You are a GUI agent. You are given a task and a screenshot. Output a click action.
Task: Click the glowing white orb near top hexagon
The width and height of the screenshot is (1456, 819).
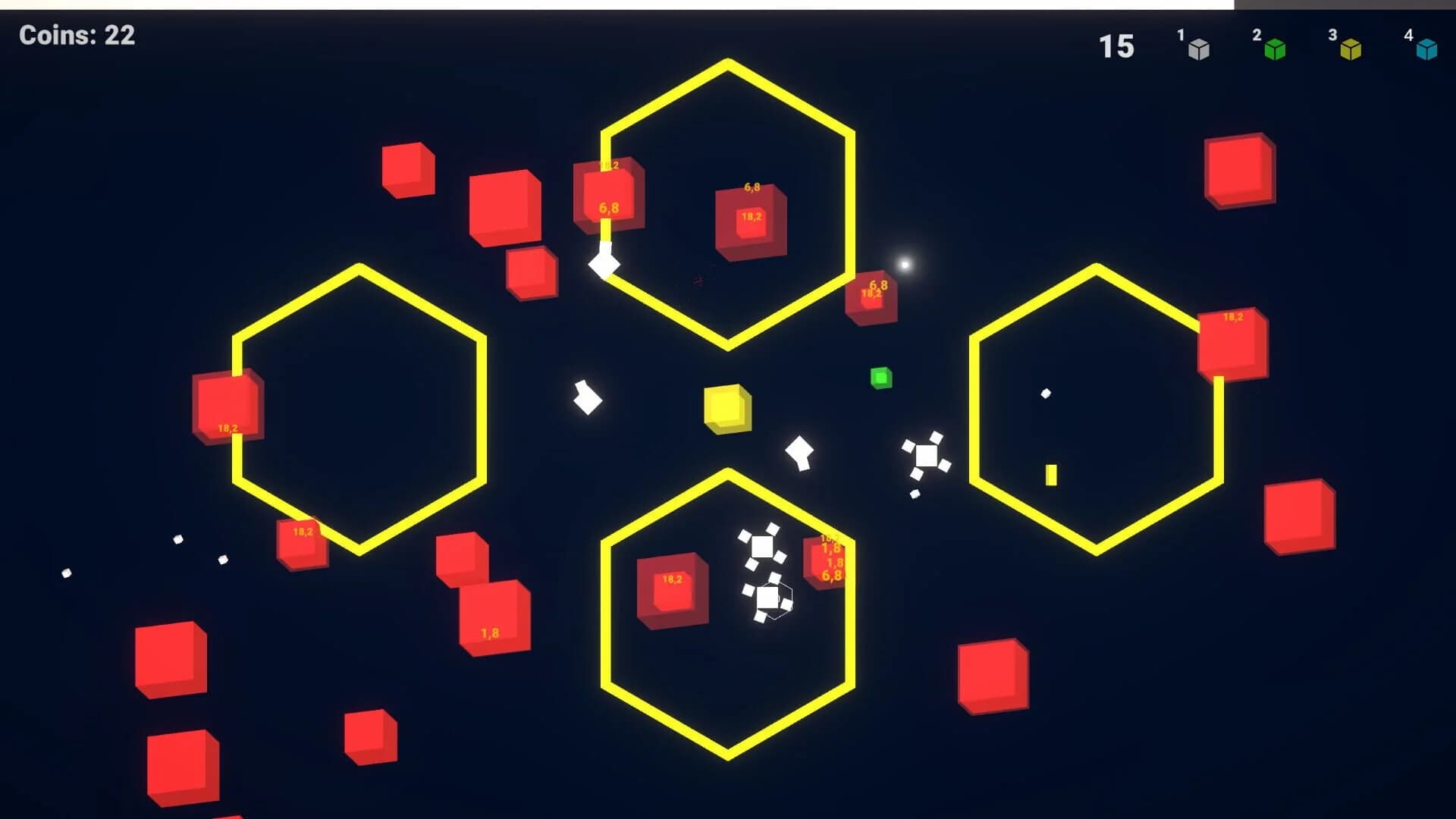pyautogui.click(x=904, y=264)
